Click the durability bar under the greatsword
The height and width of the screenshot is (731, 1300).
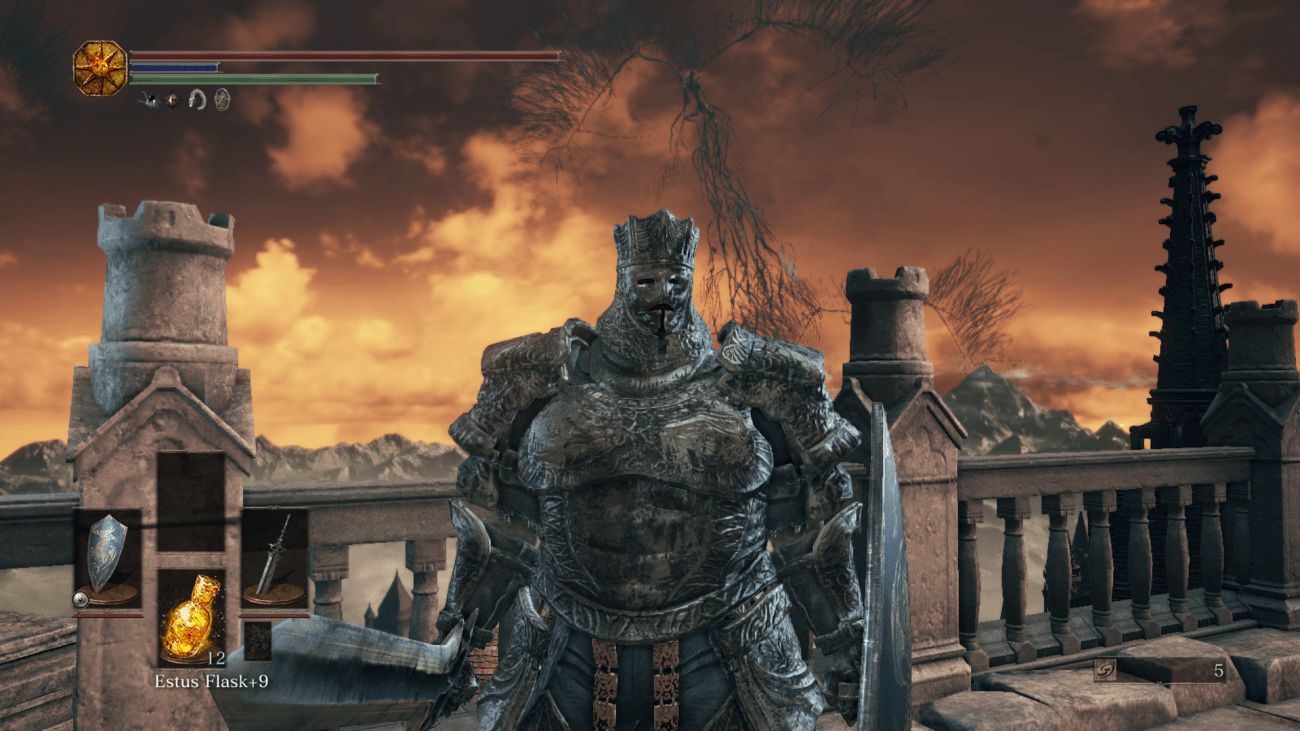coord(273,614)
